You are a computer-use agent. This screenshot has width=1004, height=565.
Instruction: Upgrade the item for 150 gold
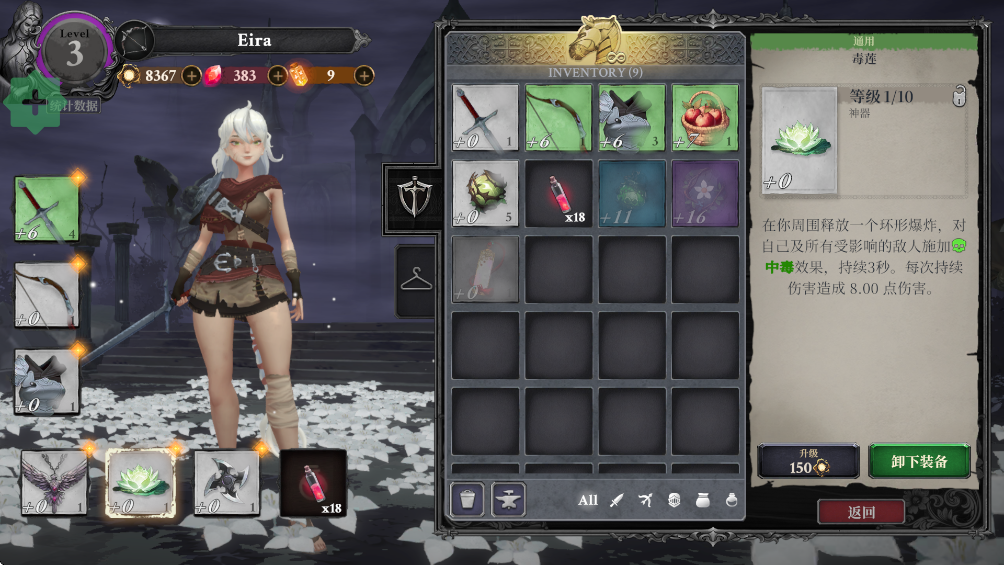pos(808,462)
